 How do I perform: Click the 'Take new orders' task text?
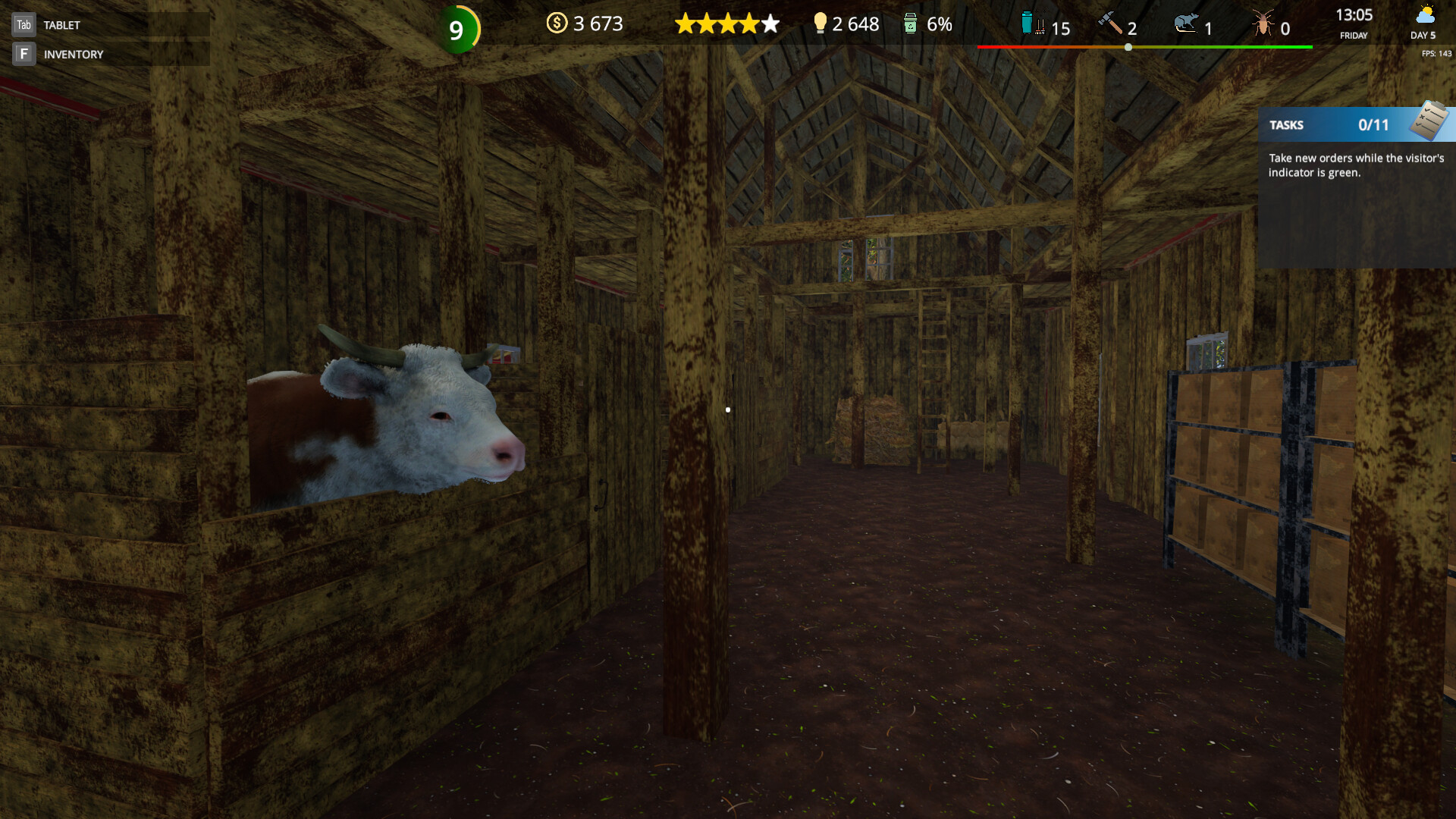(x=1356, y=166)
